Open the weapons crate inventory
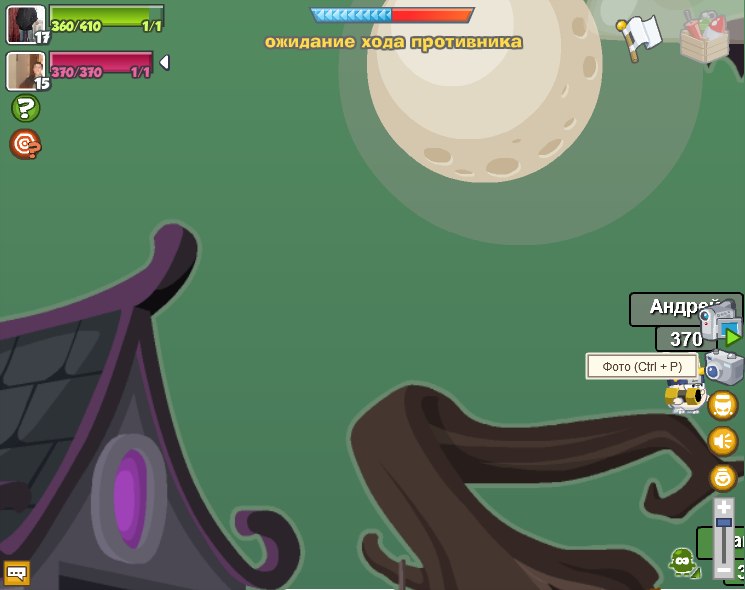 pos(704,36)
